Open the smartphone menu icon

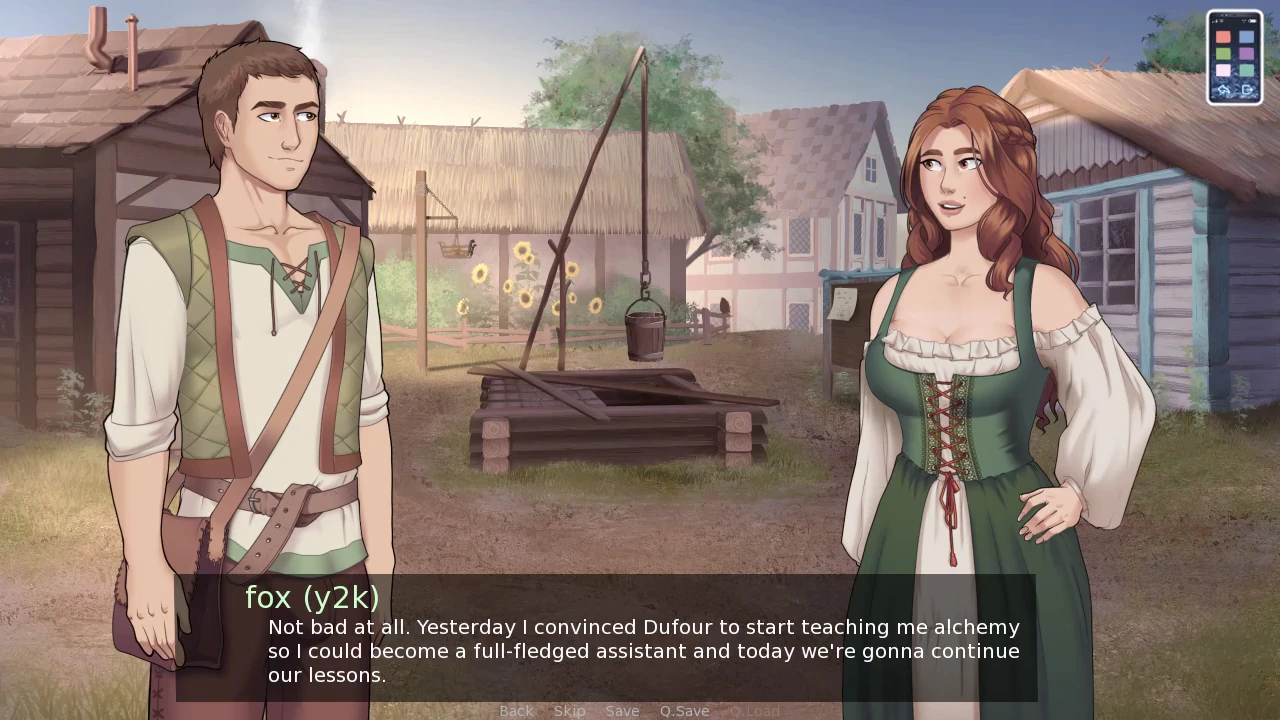coord(1234,57)
